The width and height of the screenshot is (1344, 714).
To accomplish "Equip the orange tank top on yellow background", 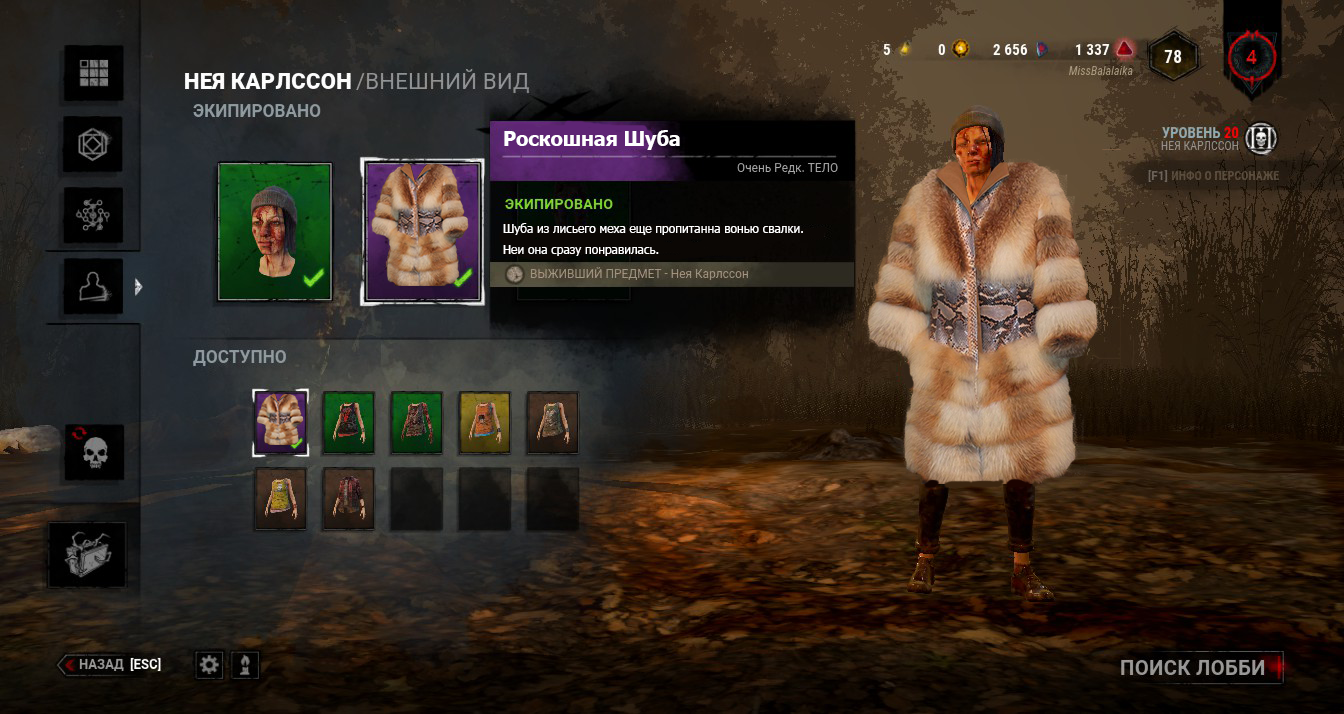I will 485,422.
